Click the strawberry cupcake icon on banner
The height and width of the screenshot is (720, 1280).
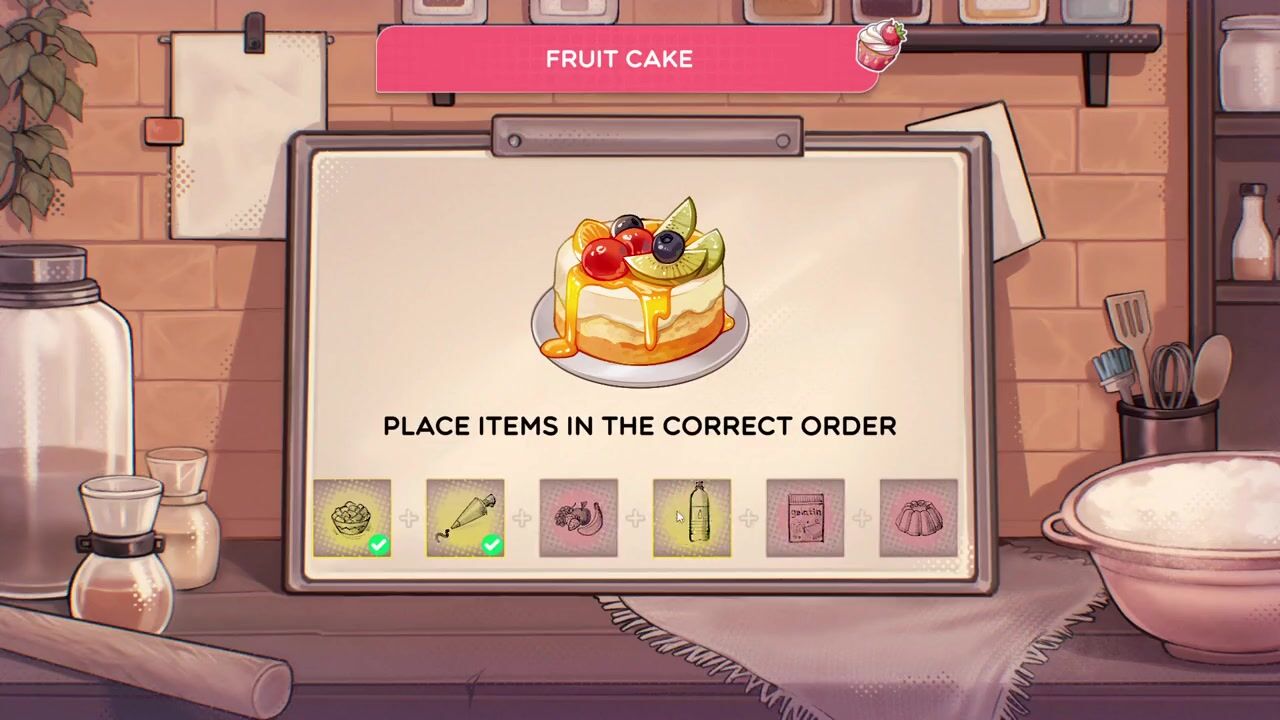click(x=880, y=46)
